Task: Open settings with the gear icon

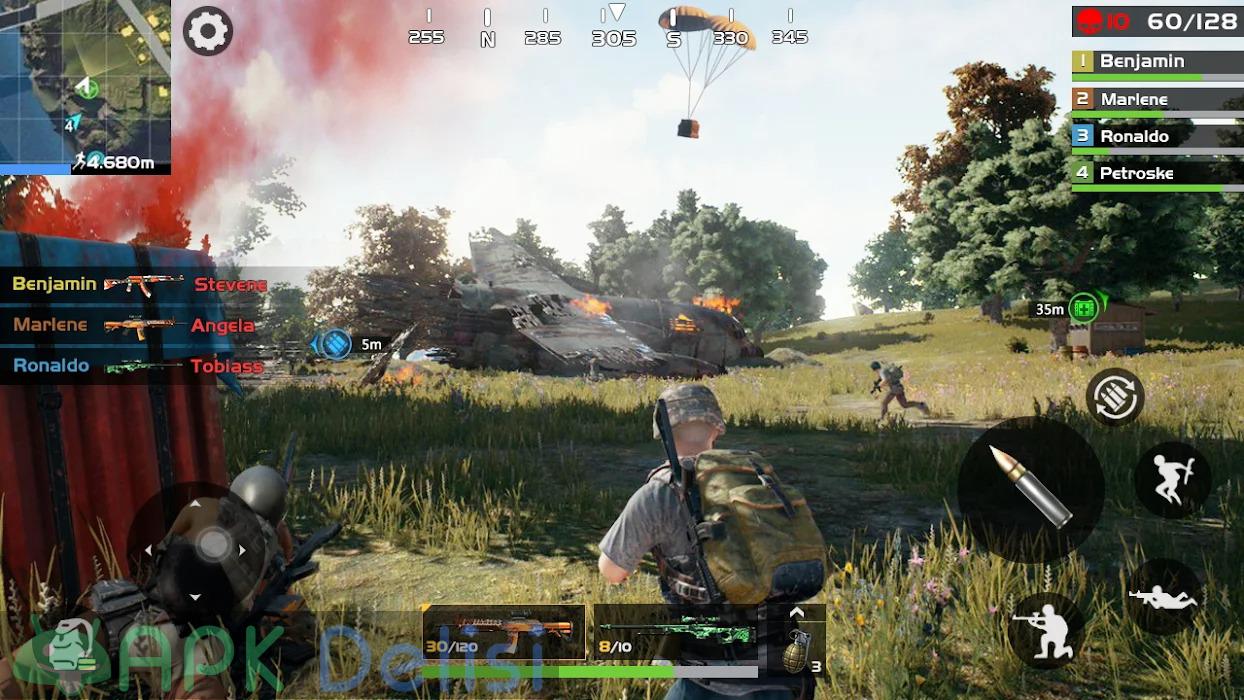Action: pos(208,31)
